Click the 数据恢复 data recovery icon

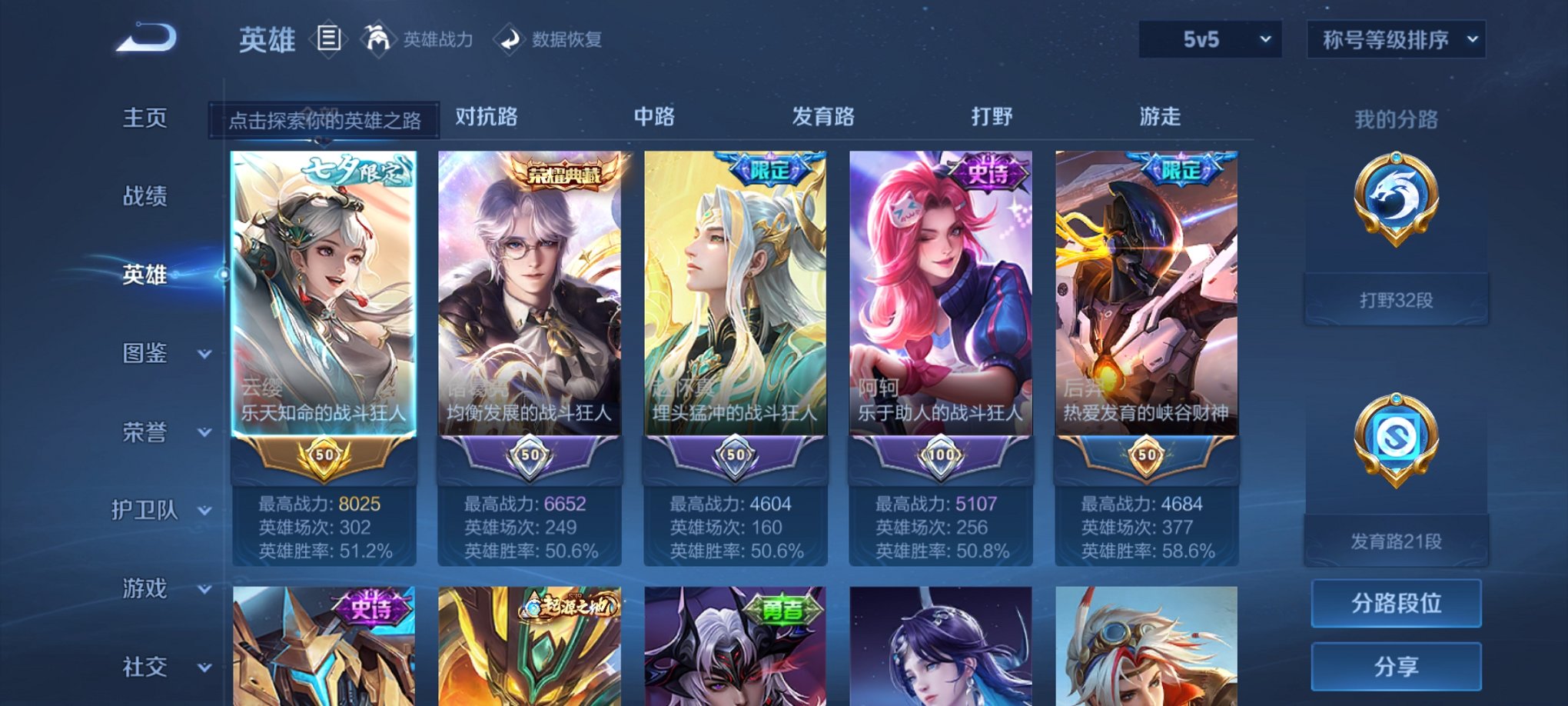[x=510, y=38]
